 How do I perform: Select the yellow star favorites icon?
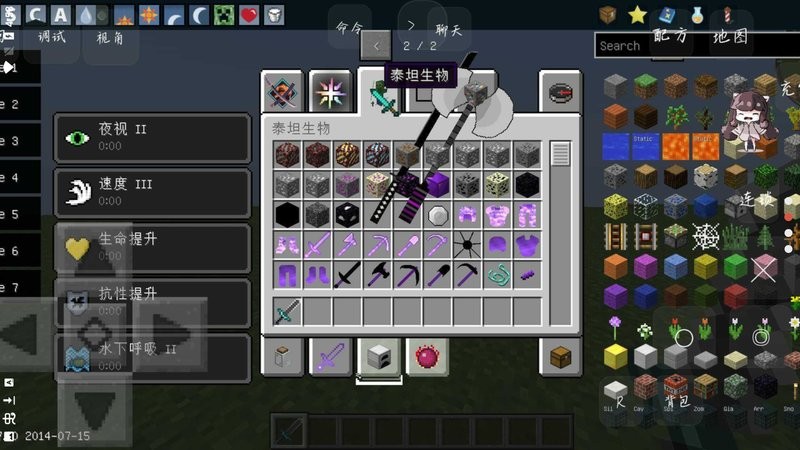click(x=637, y=14)
